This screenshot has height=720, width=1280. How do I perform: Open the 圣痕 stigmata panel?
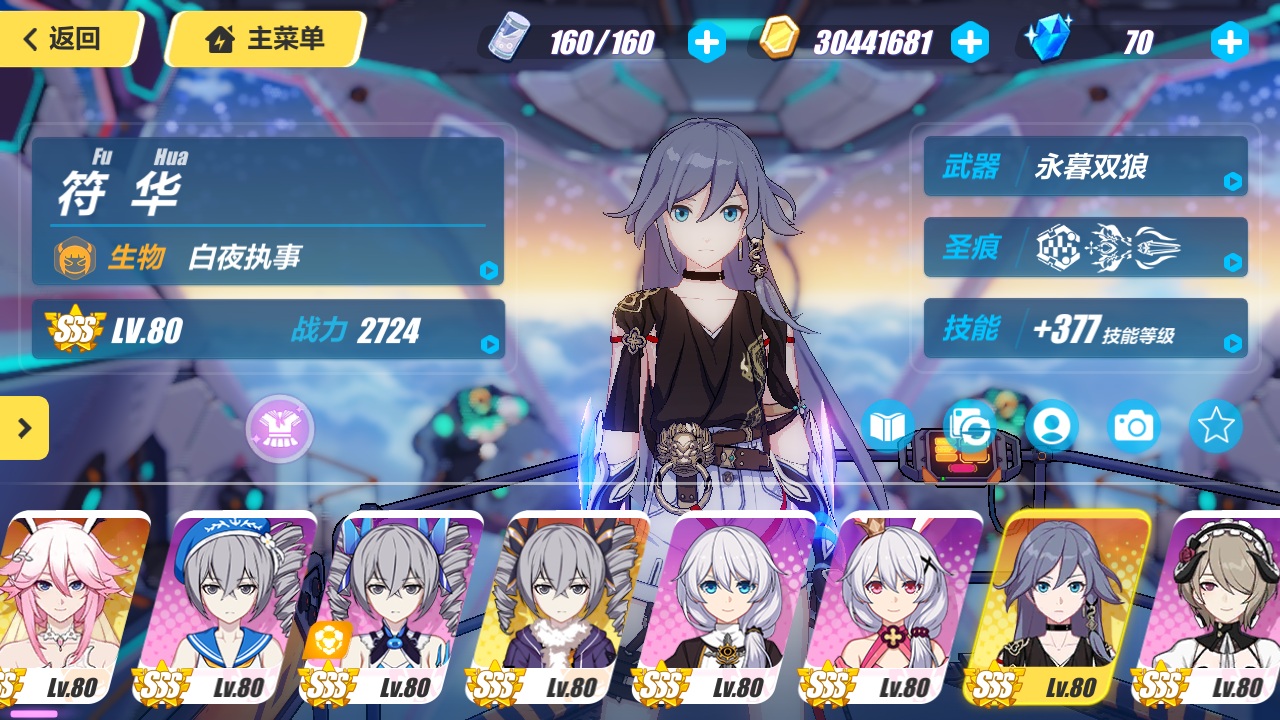coord(1085,247)
